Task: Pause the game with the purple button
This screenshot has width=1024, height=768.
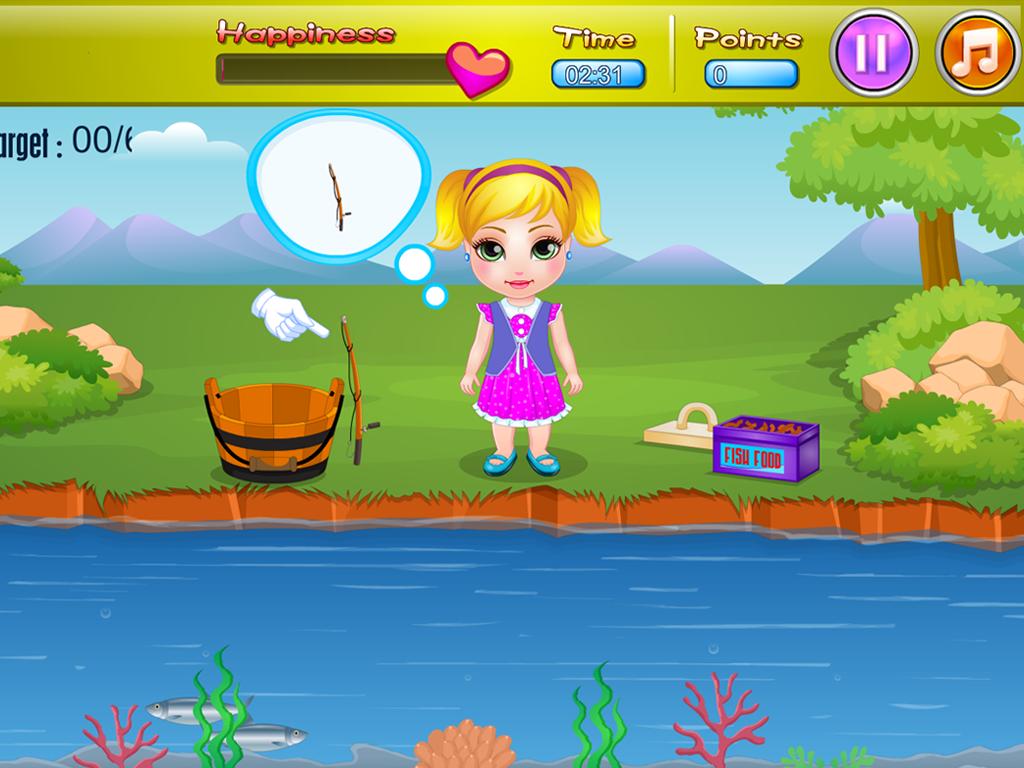Action: click(872, 52)
